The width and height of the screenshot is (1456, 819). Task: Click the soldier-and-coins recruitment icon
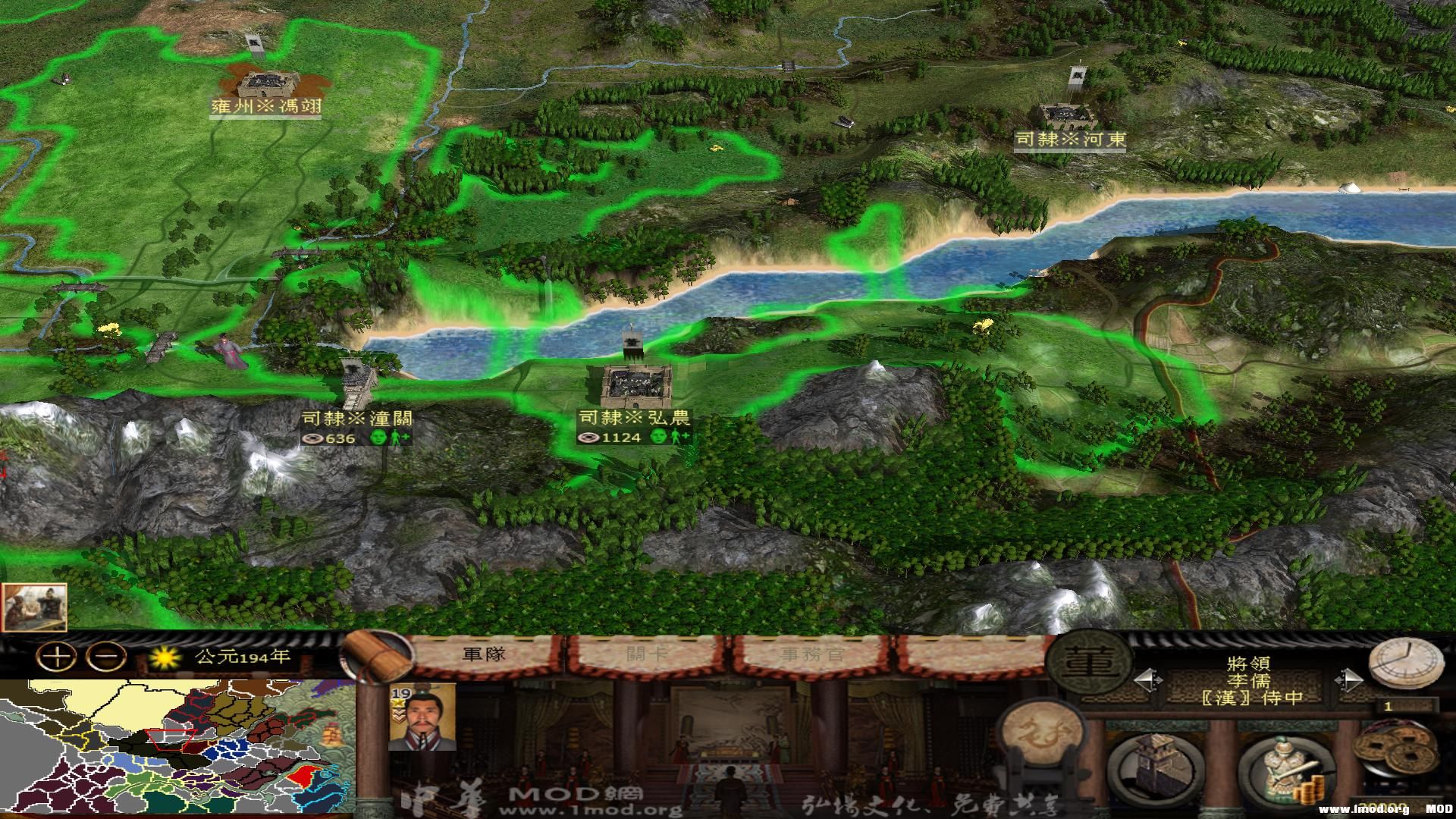pos(1287,767)
